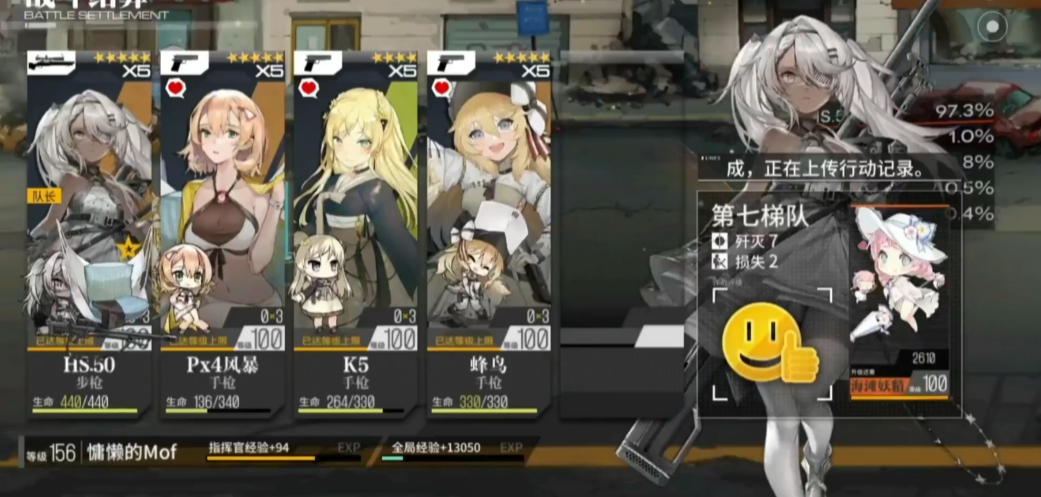1041x497 pixels.
Task: Select the Px4风暴 handgun card
Action: coord(222,230)
